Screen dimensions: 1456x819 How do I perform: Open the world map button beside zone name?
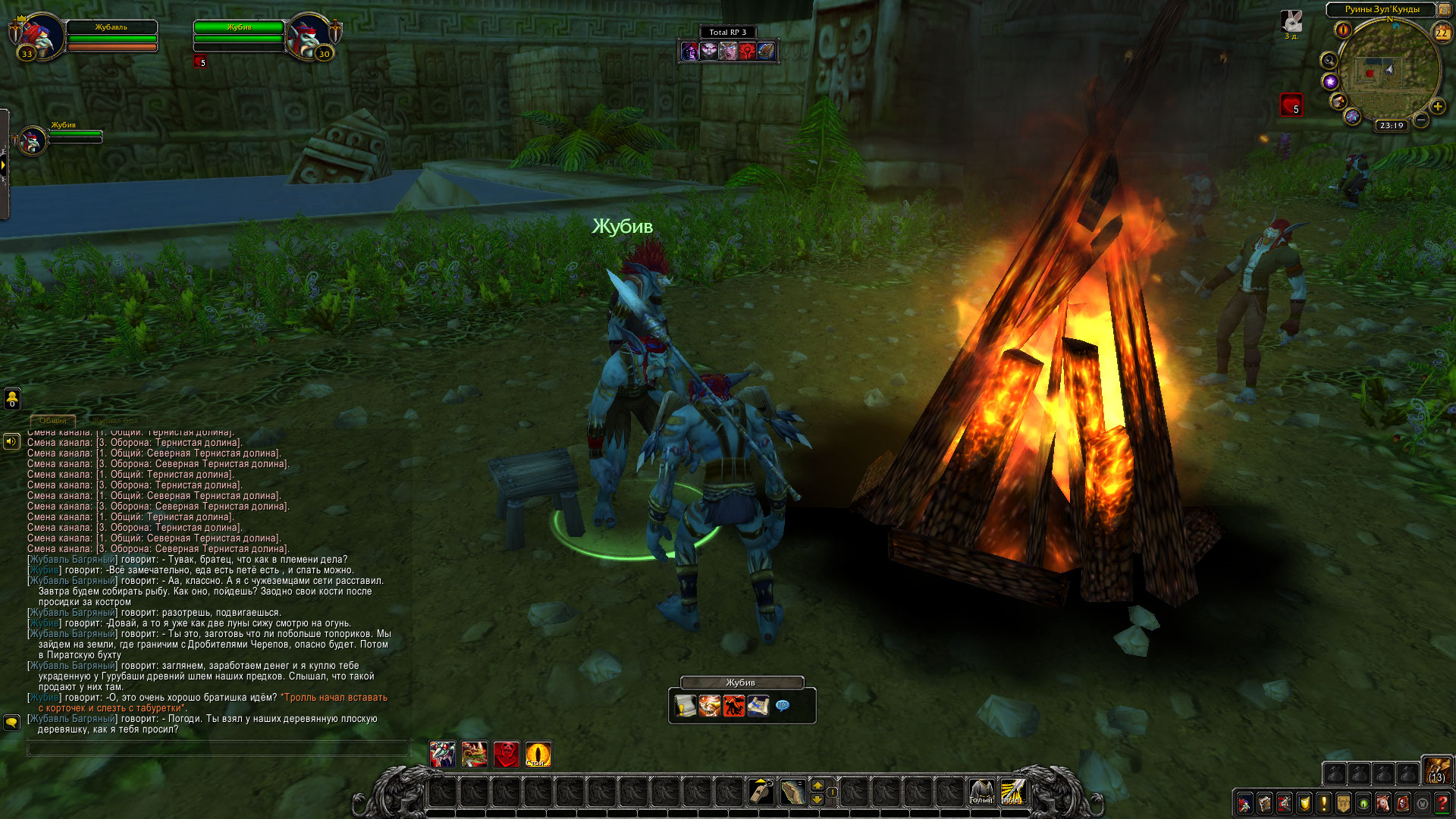(1445, 9)
